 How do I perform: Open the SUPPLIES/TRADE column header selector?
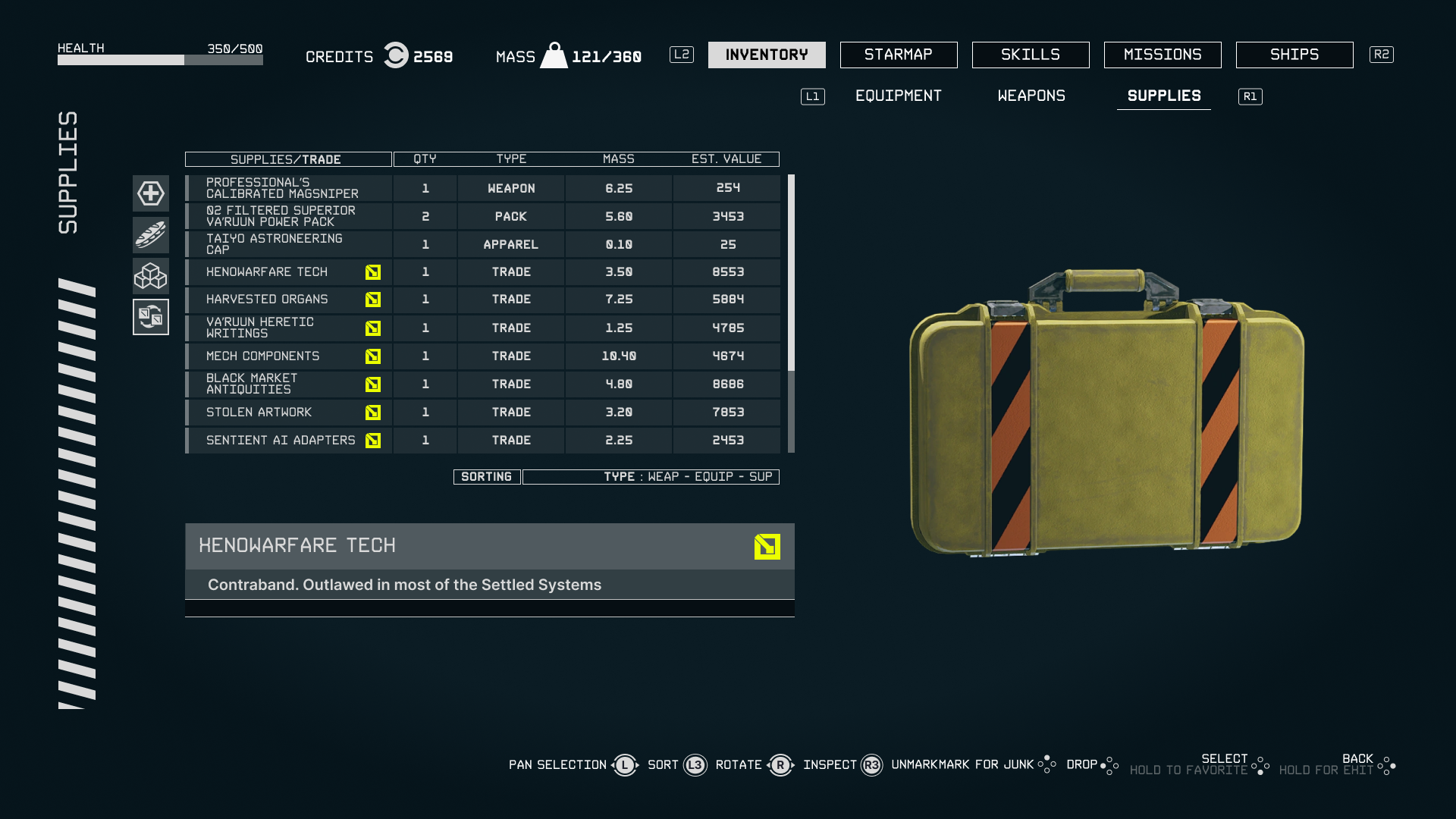pos(288,159)
